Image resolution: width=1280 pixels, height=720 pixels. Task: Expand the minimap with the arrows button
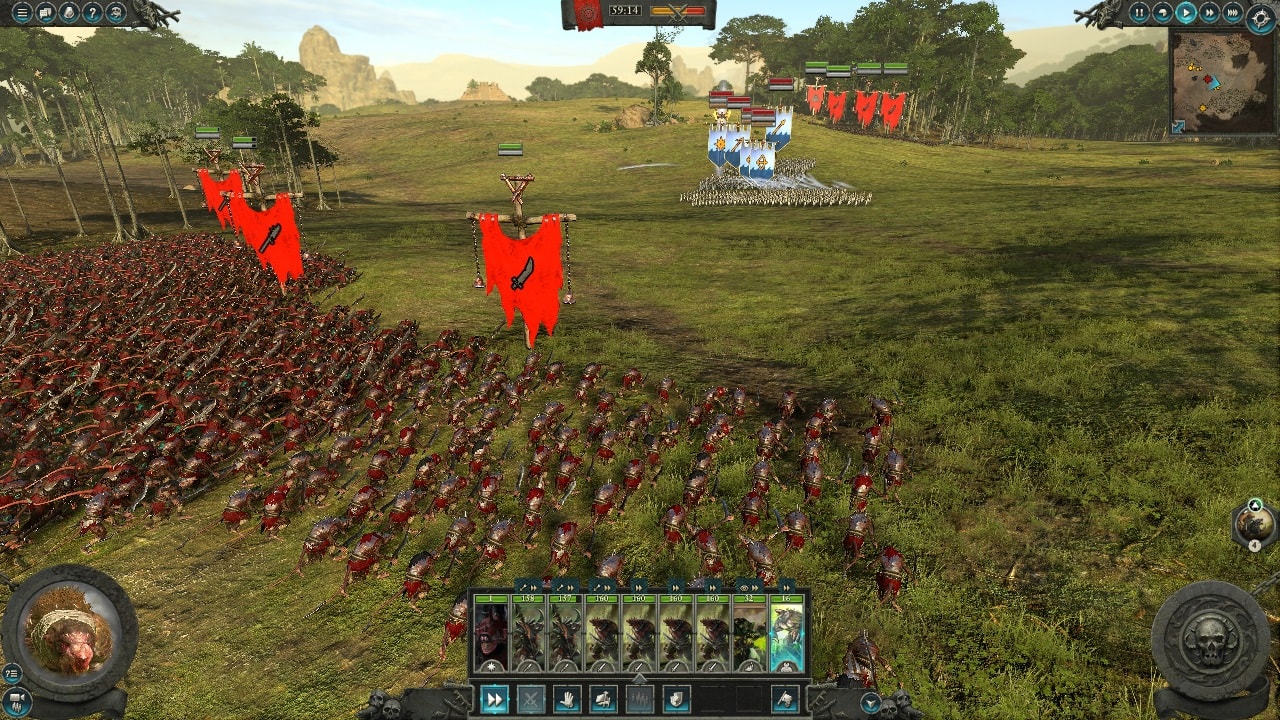tap(1178, 127)
